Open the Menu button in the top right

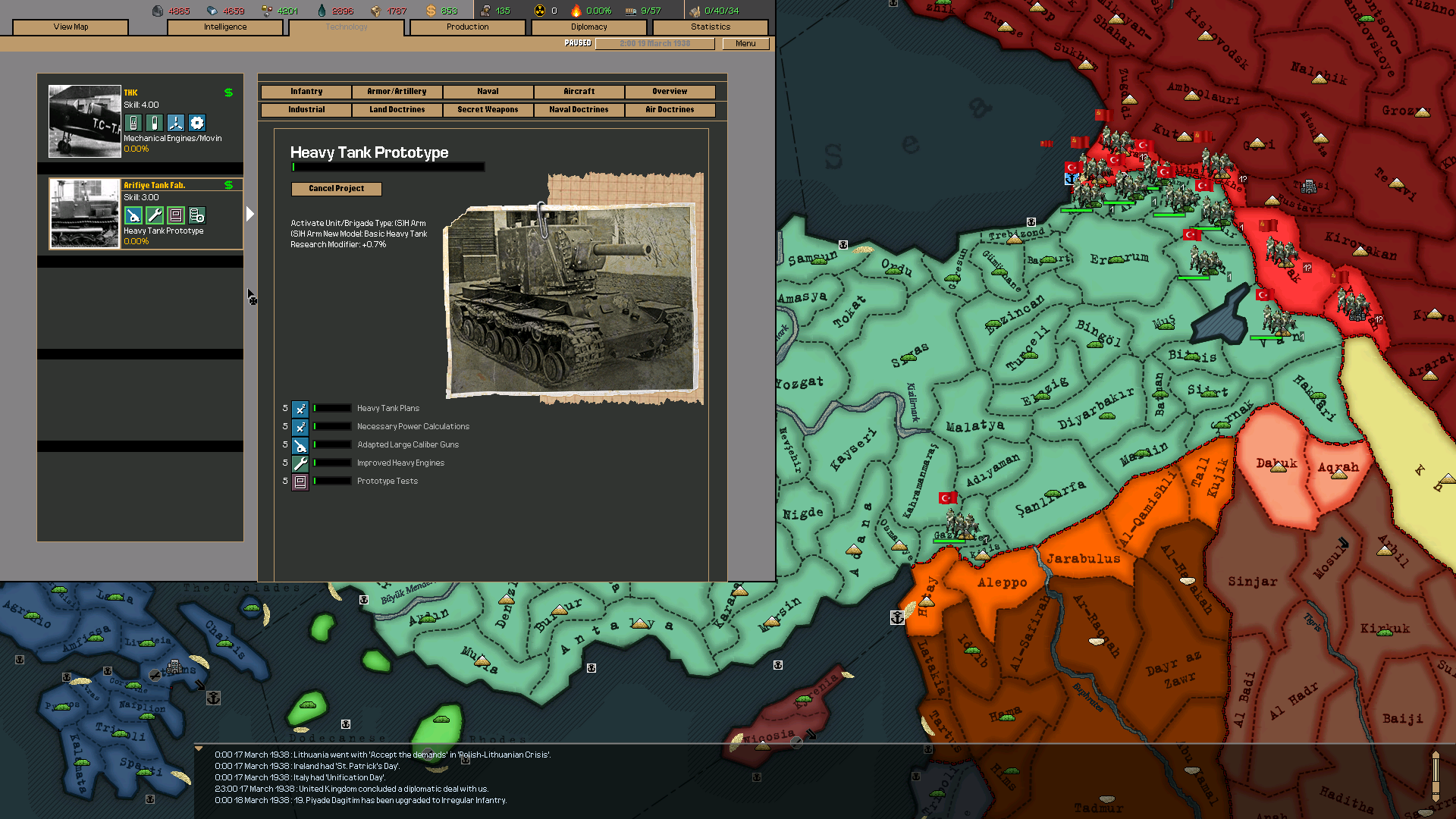(x=745, y=43)
